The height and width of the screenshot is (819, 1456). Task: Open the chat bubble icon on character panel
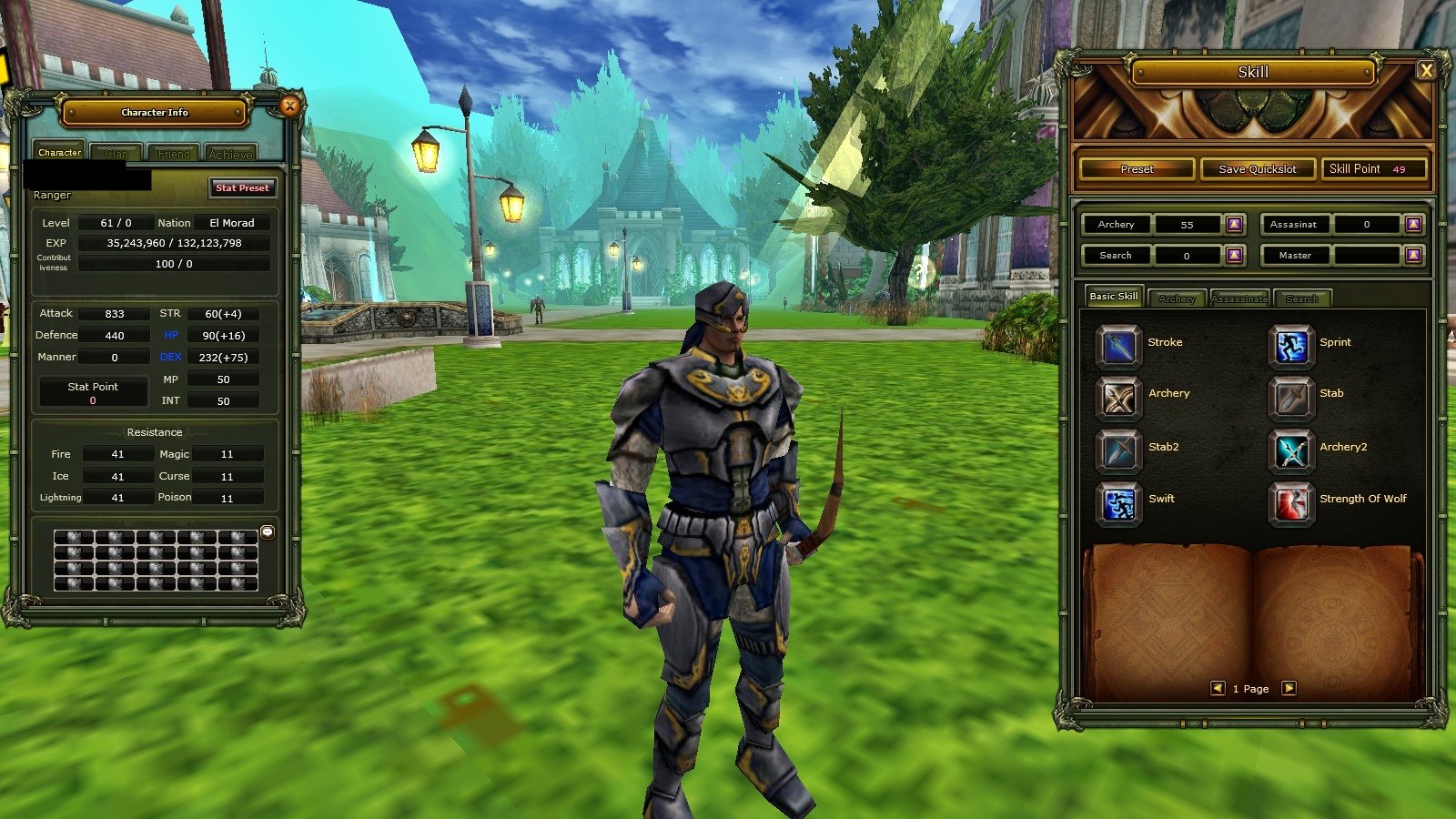coord(268,532)
